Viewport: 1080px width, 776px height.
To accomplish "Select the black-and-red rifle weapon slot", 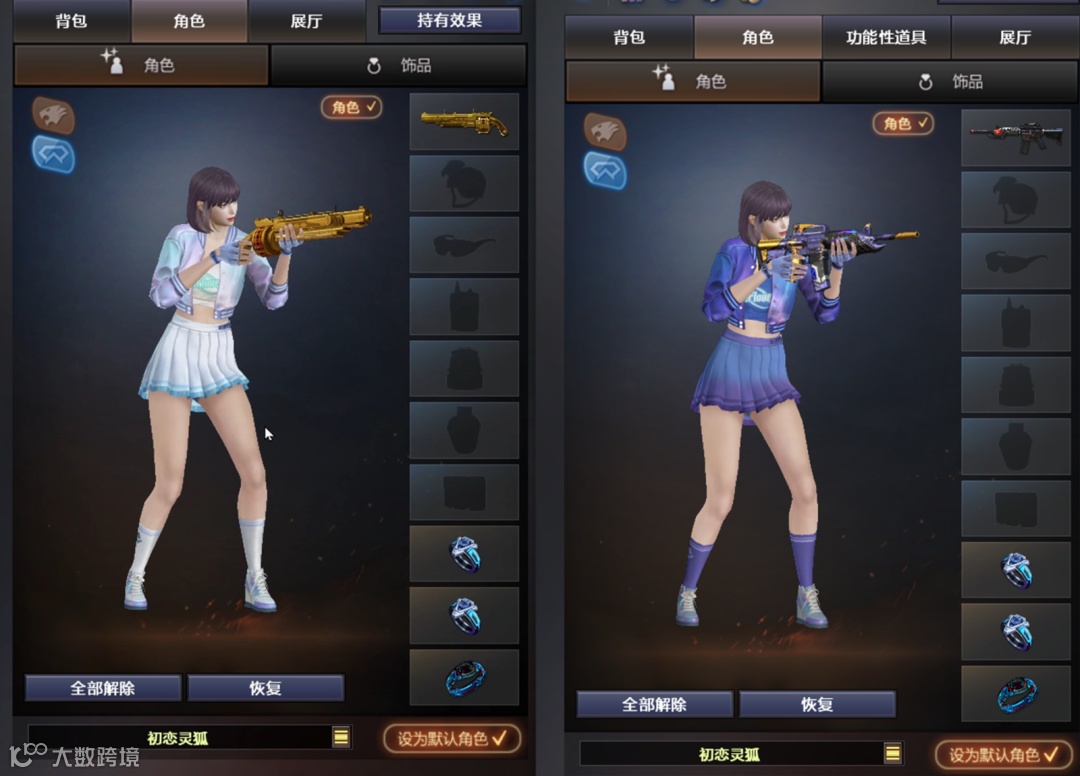I will click(1016, 138).
